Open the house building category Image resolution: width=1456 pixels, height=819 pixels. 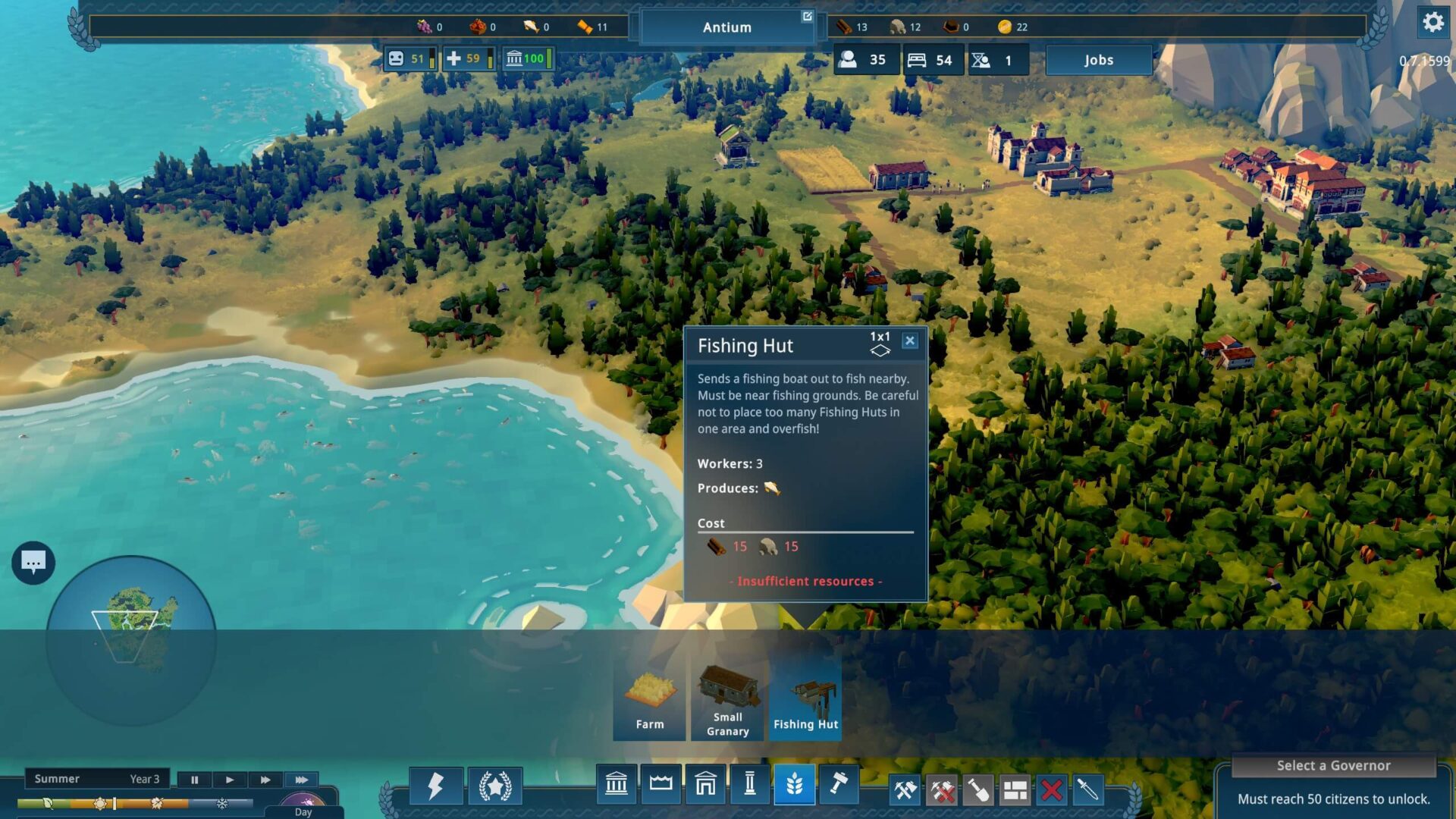tap(705, 784)
